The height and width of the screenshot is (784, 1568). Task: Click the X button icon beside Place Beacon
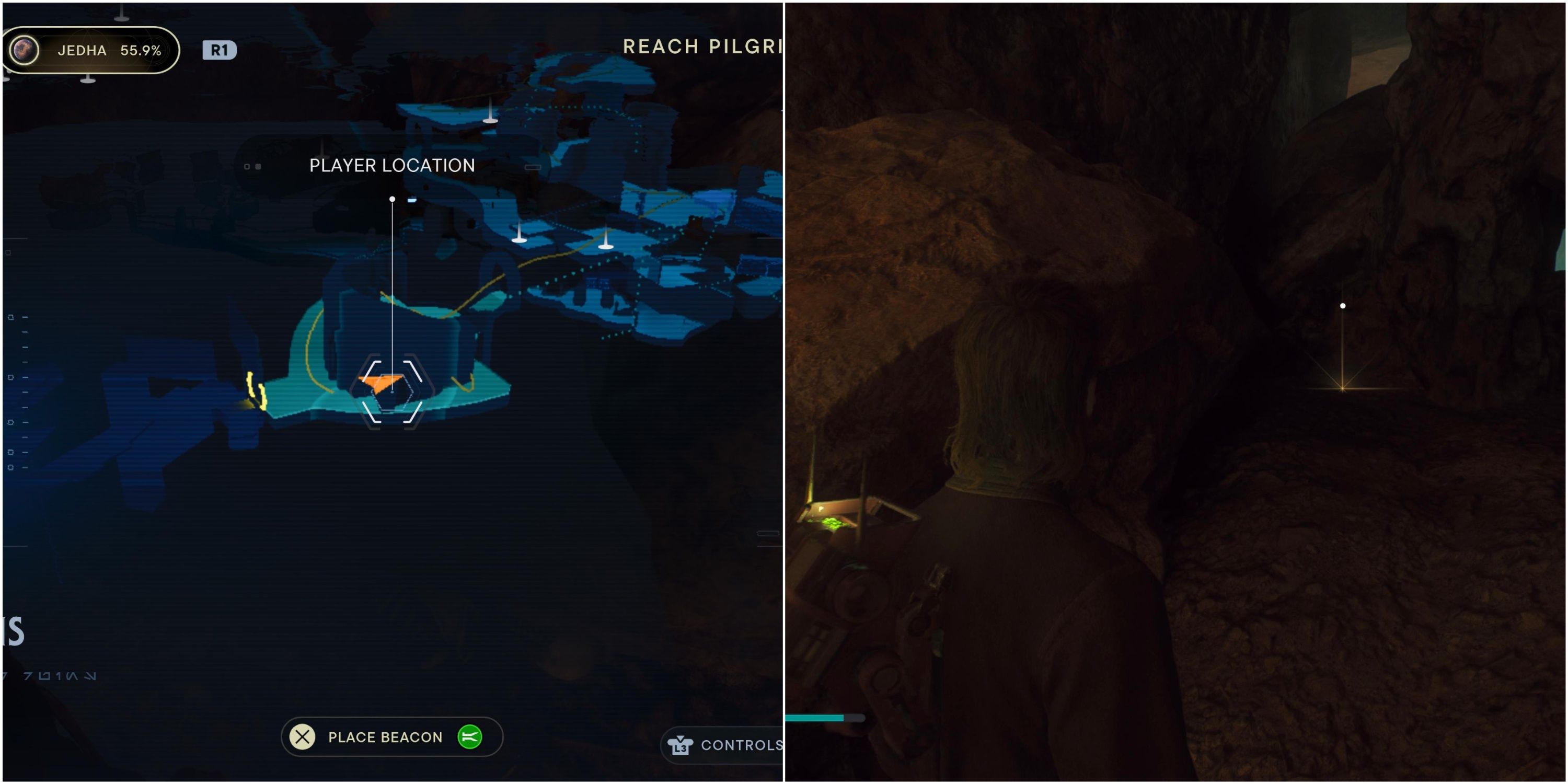tap(303, 737)
